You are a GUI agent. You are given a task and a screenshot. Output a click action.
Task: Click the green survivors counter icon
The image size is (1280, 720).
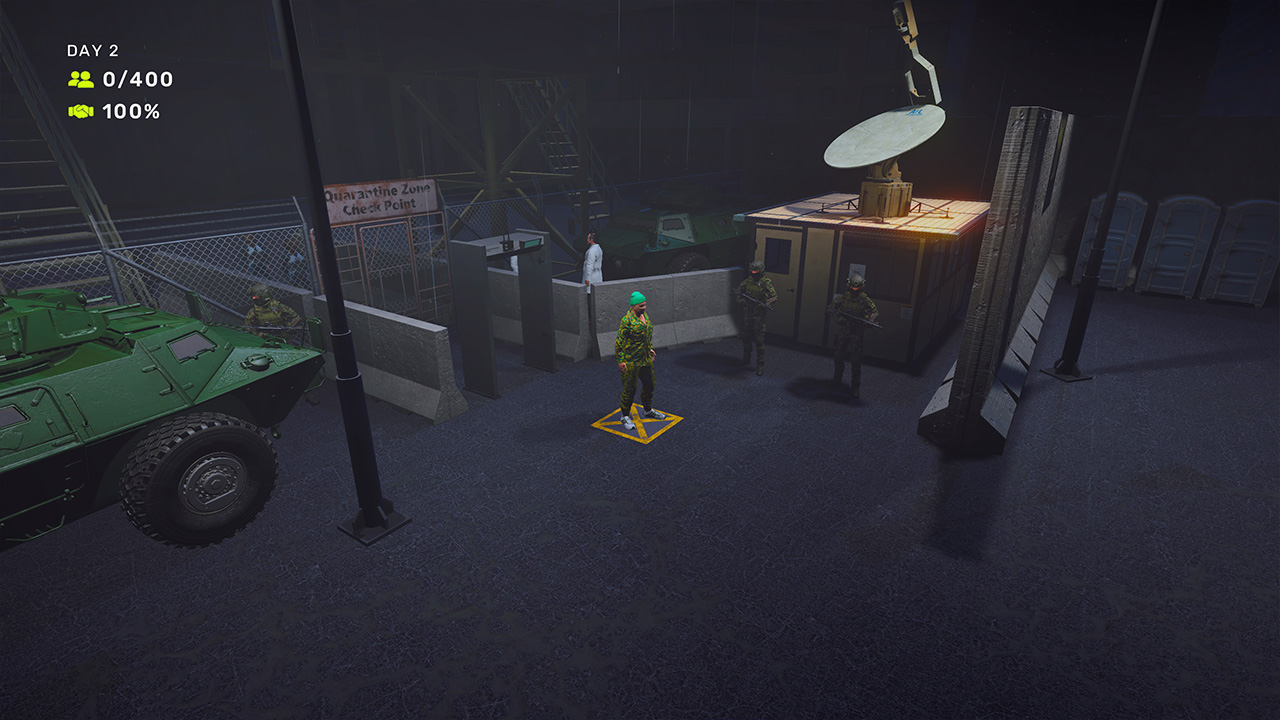[83, 80]
